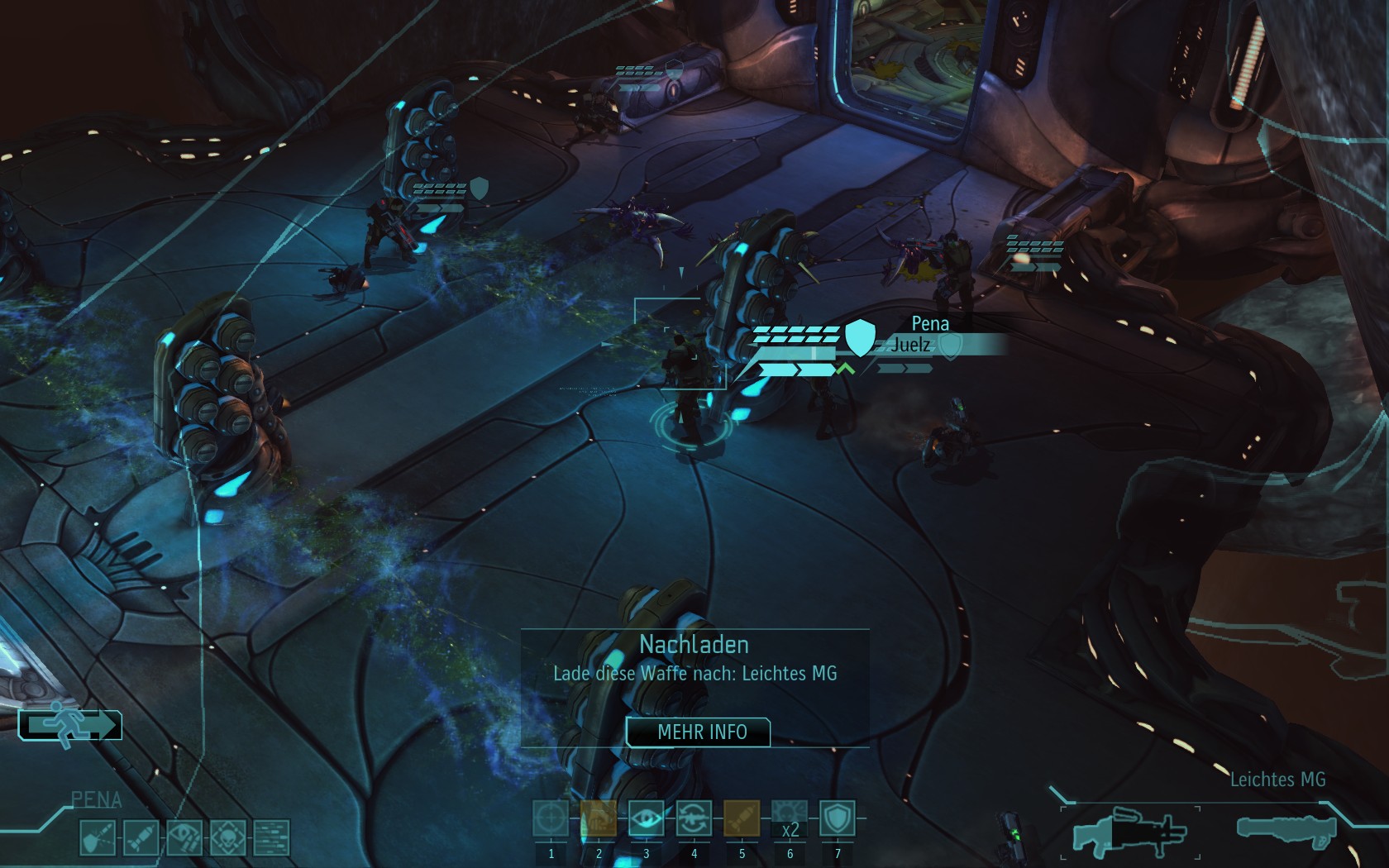1389x868 pixels.
Task: Select the orange rocket ability in the action bar
Action: [x=742, y=818]
